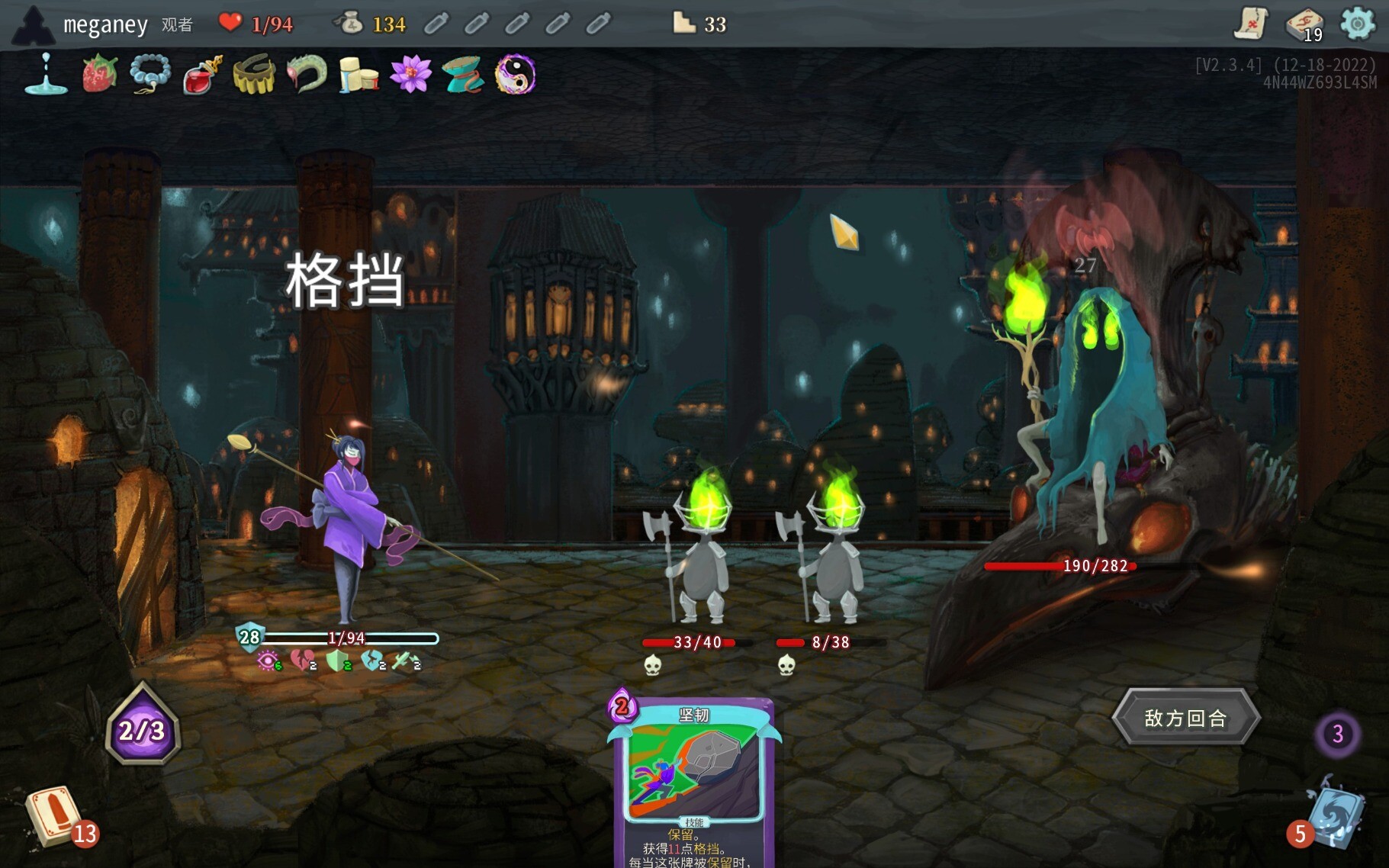Click the purple energy orb
1389x868 pixels.
143,729
